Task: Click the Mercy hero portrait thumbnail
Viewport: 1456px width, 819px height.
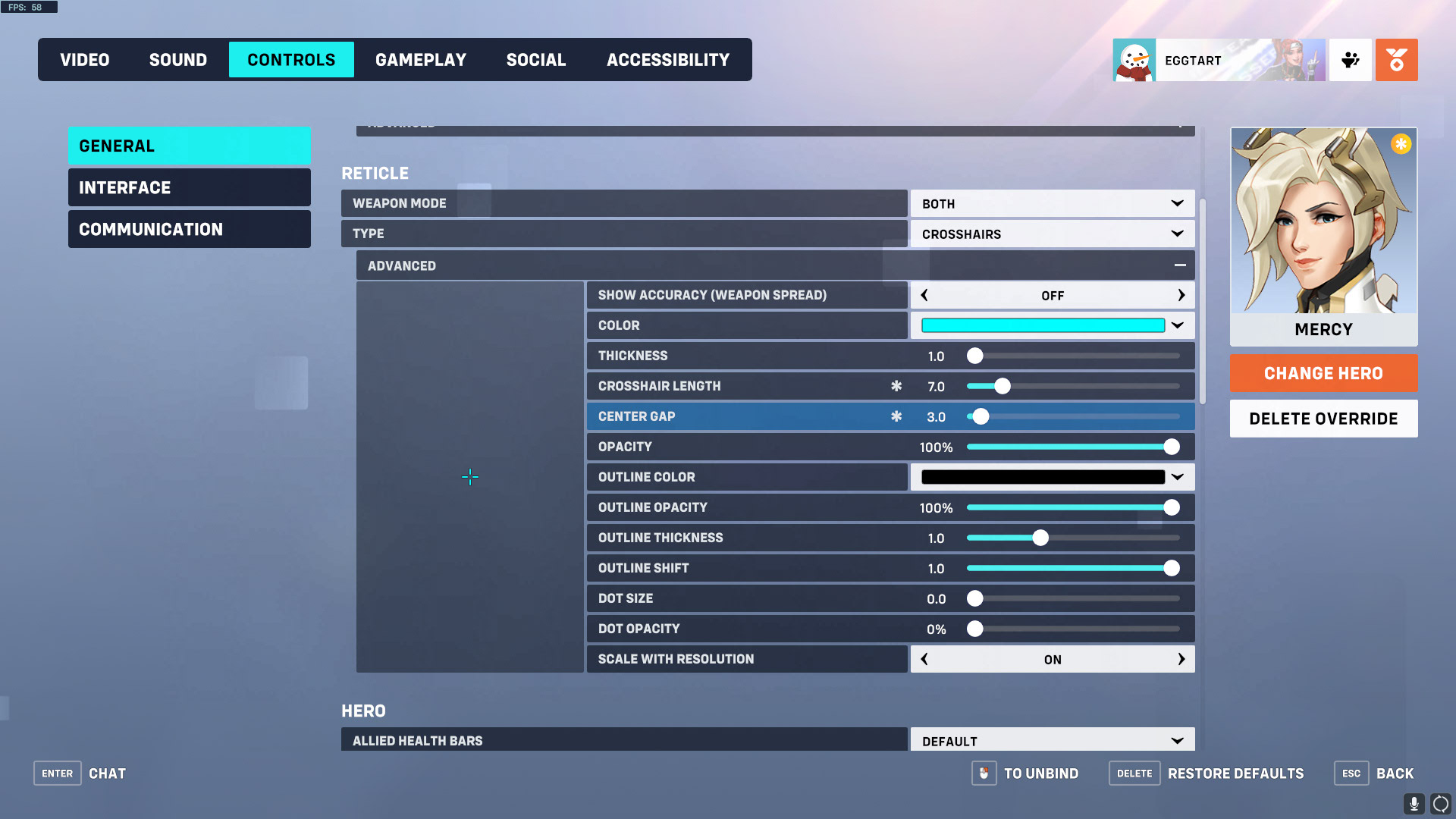Action: coord(1323,227)
